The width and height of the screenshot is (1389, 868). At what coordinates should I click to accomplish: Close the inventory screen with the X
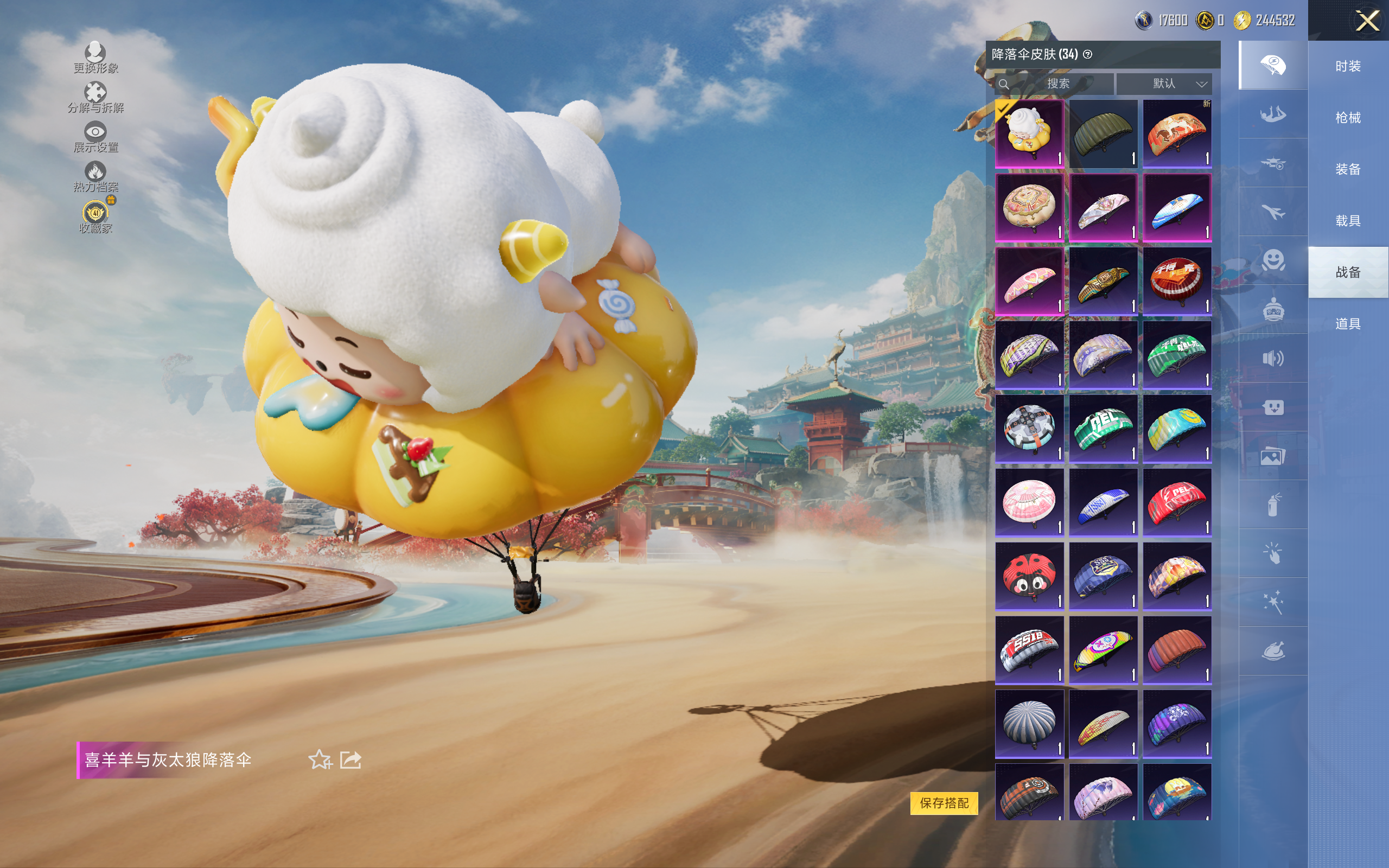pos(1367,21)
